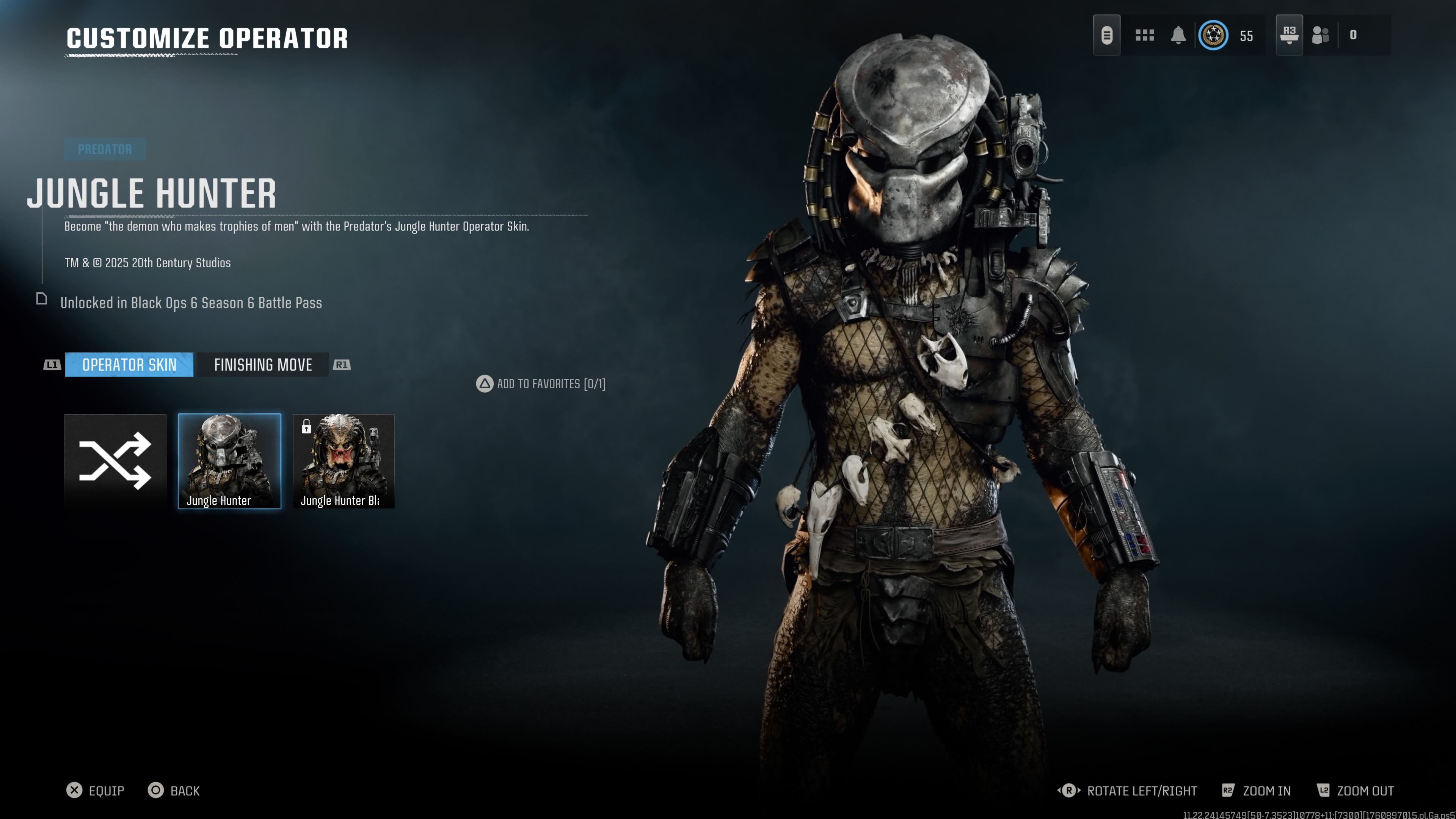Open the grid apps menu icon
The width and height of the screenshot is (1456, 819).
[1145, 35]
